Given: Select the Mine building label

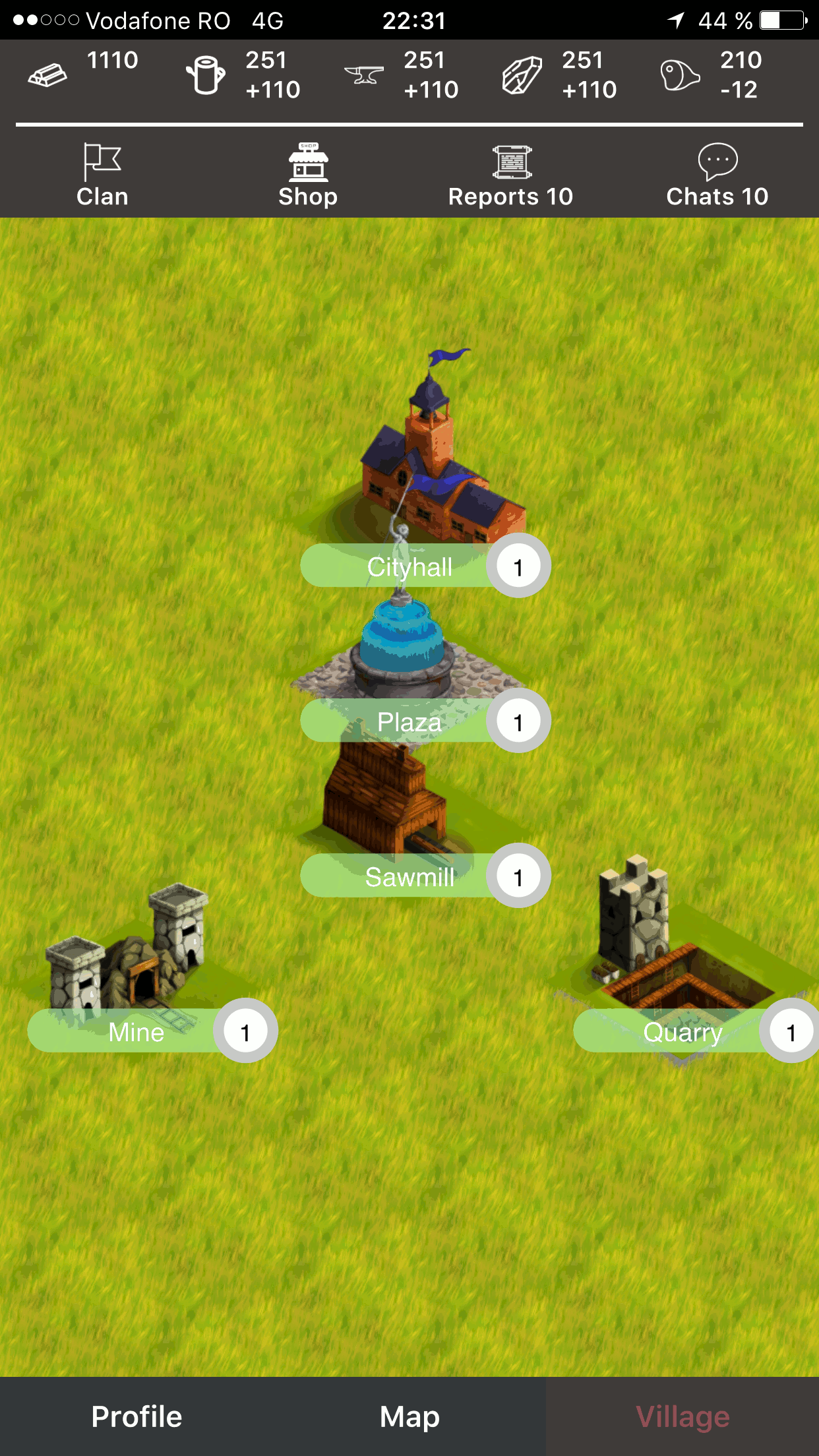Looking at the screenshot, I should point(136,1031).
